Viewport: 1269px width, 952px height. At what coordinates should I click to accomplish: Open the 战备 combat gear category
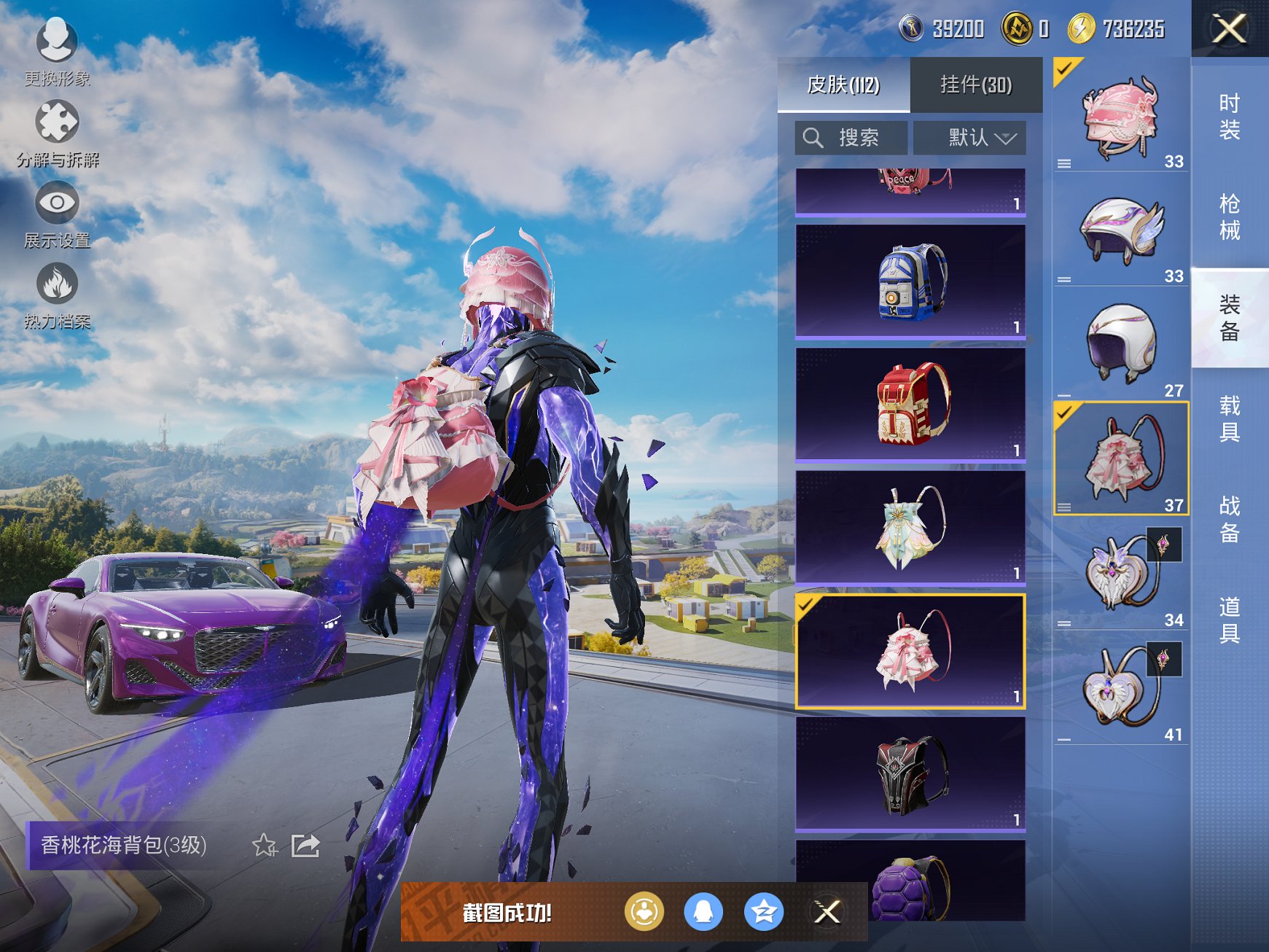pos(1230,519)
